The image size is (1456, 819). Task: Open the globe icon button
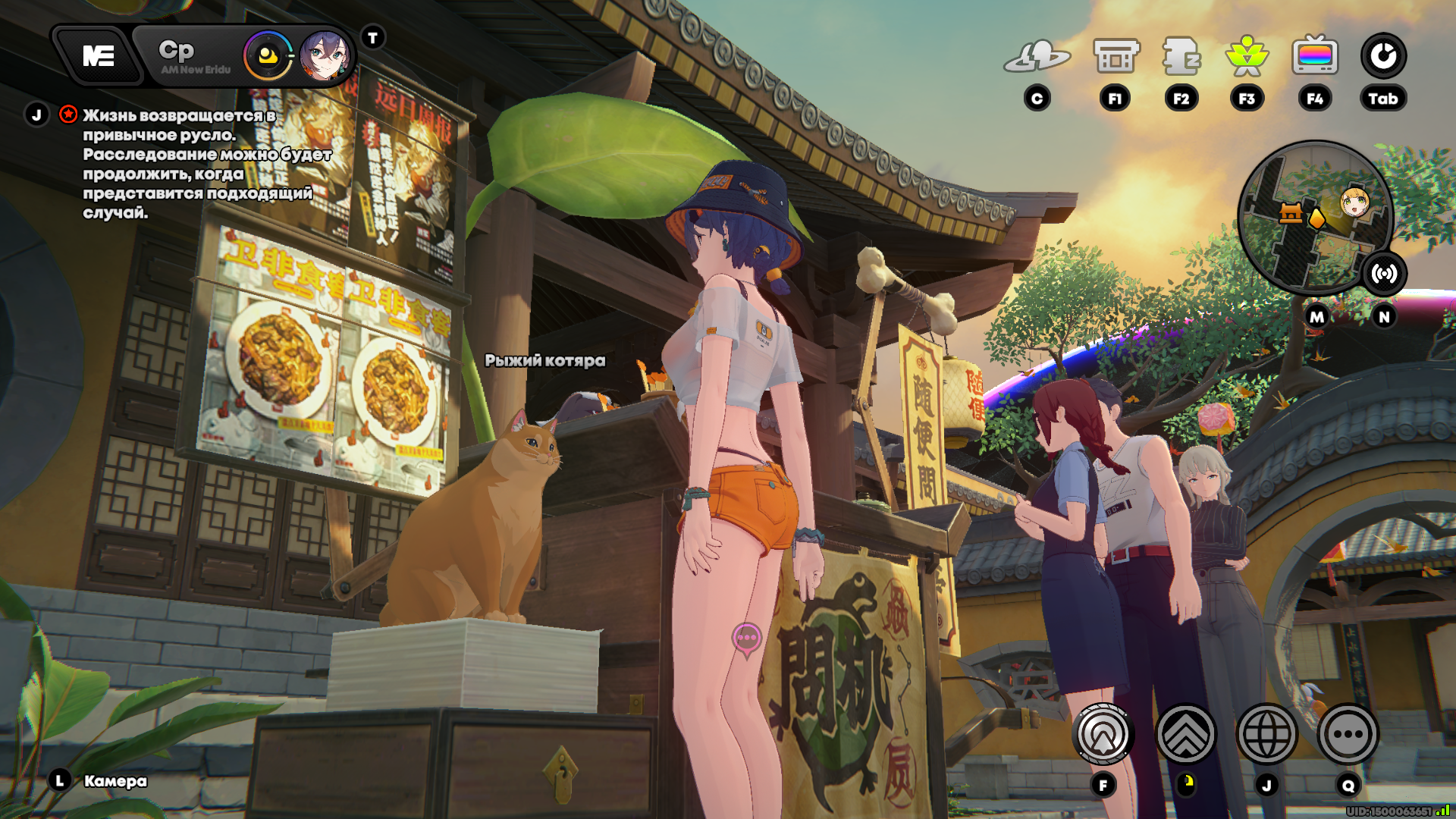1266,734
